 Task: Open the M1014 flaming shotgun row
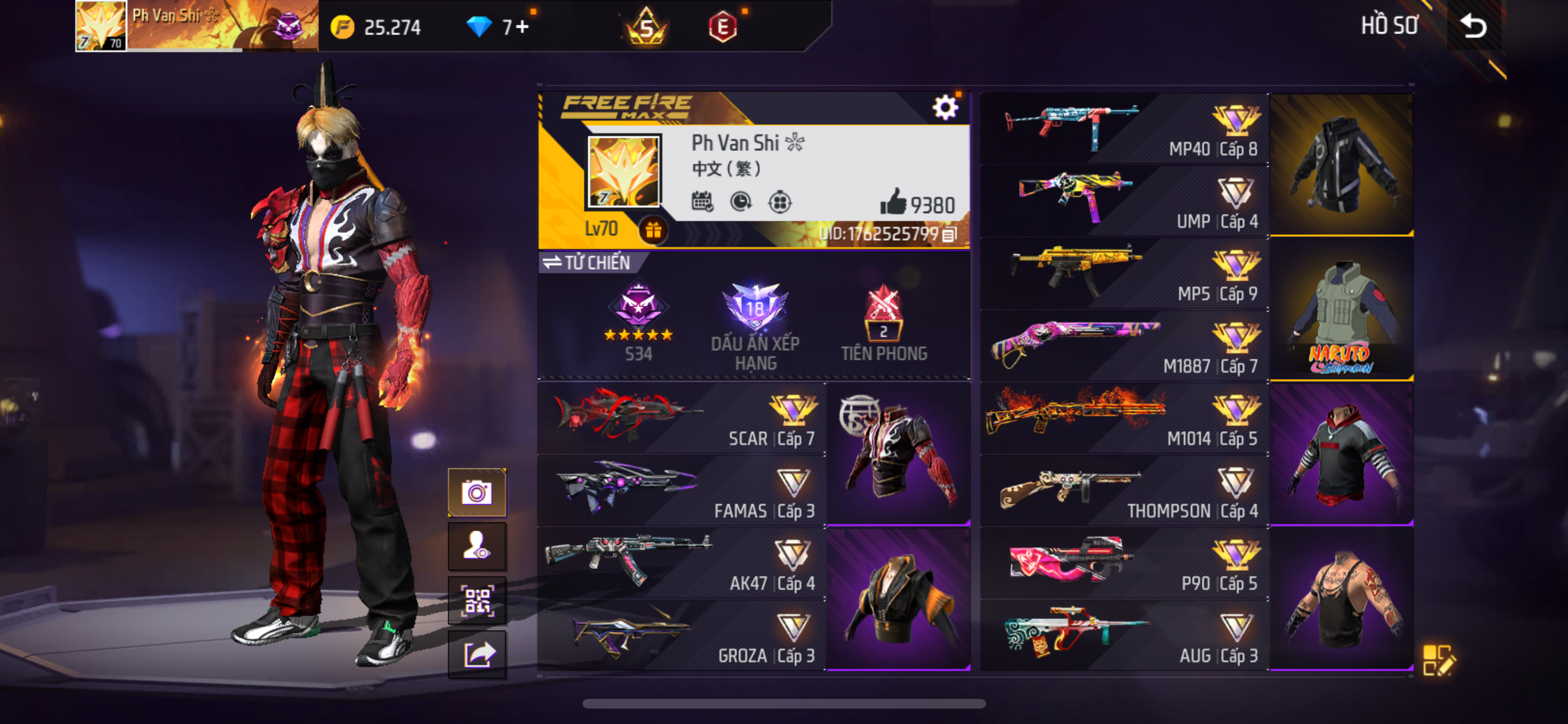[x=1124, y=418]
